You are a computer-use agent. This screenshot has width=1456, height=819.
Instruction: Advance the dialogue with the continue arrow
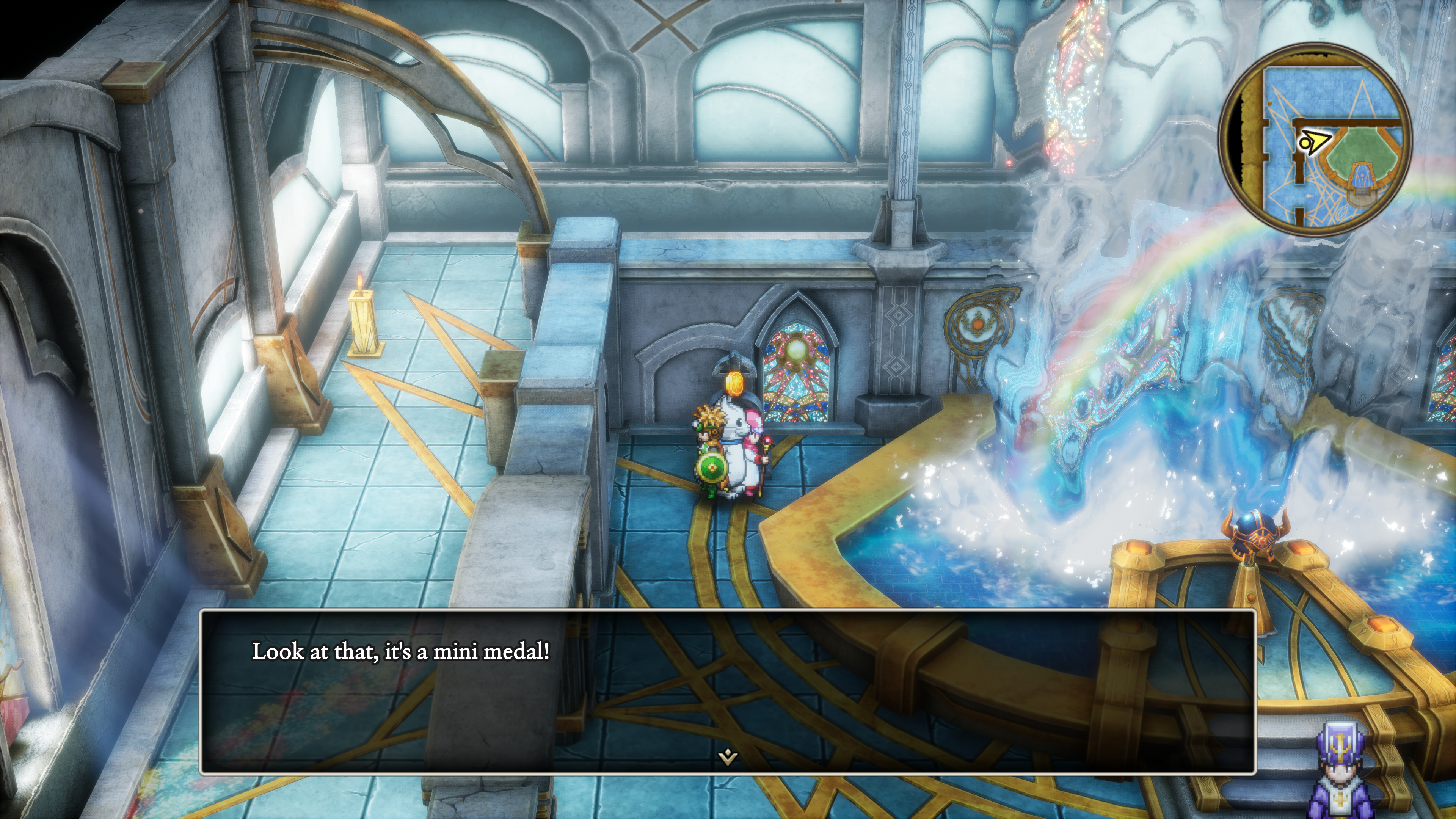tap(728, 756)
